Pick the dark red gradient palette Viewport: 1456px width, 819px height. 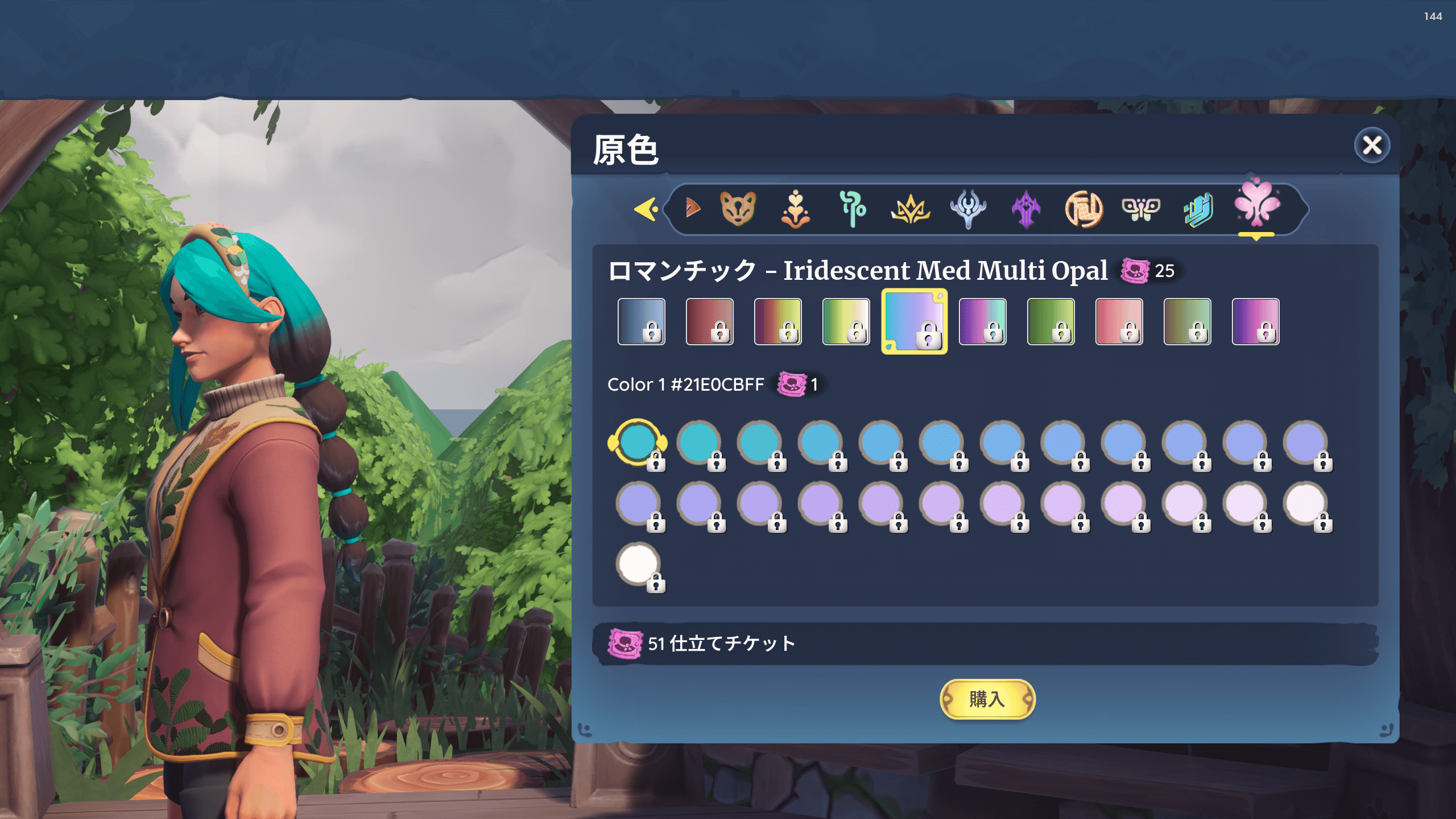(x=709, y=321)
